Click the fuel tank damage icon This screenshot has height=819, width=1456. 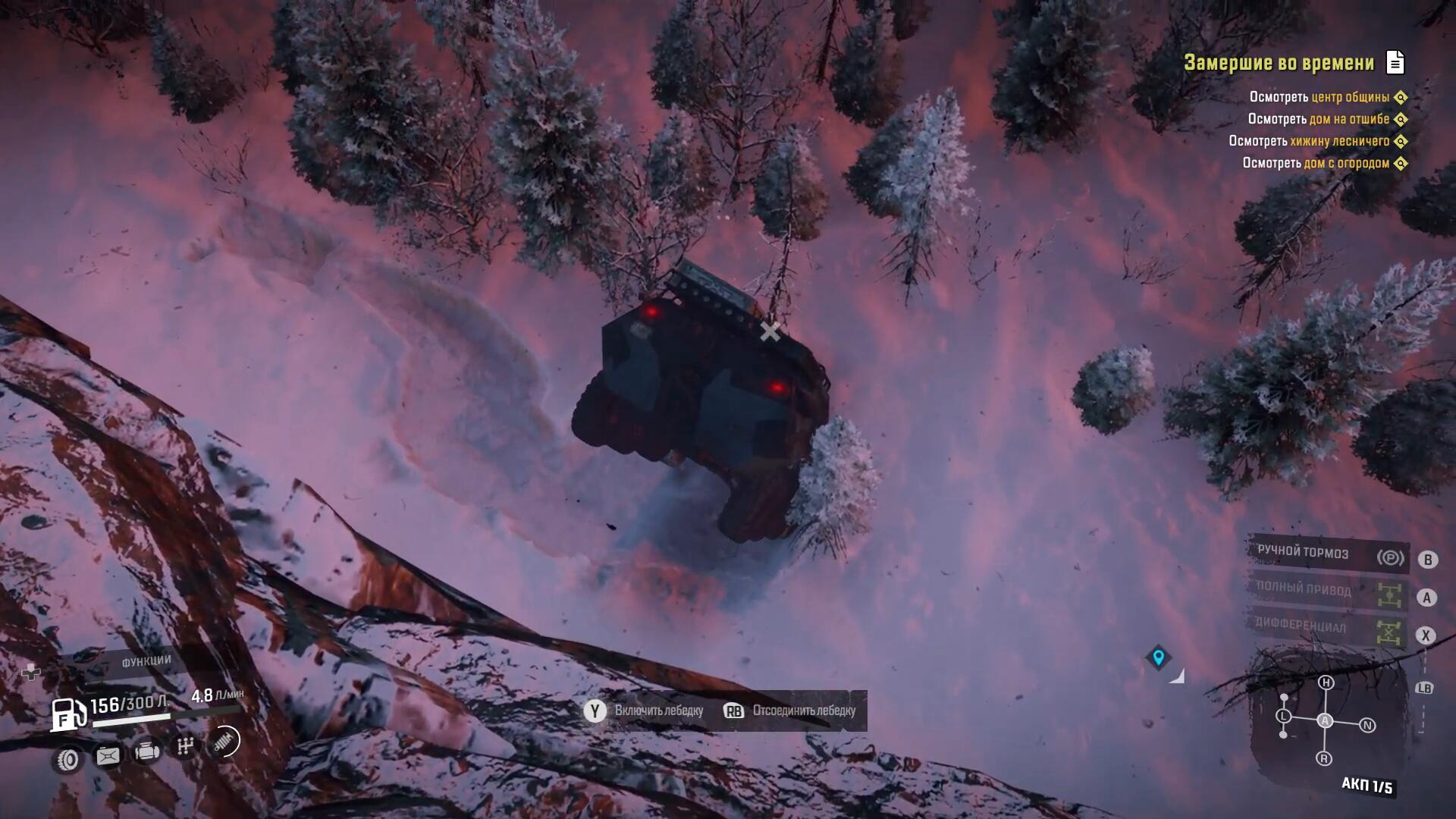click(107, 755)
